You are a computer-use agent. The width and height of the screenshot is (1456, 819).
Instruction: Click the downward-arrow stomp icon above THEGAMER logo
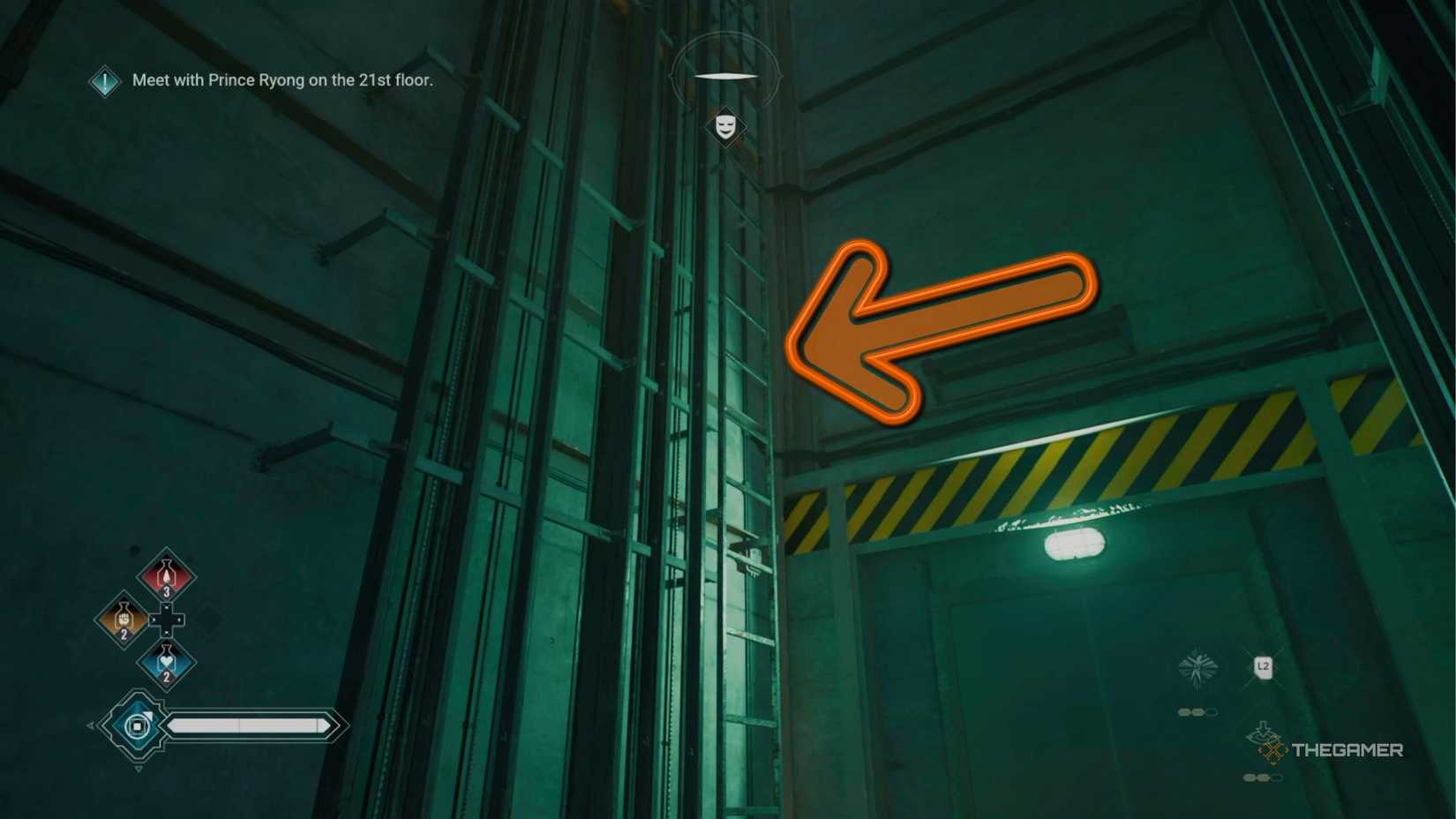tap(1262, 732)
